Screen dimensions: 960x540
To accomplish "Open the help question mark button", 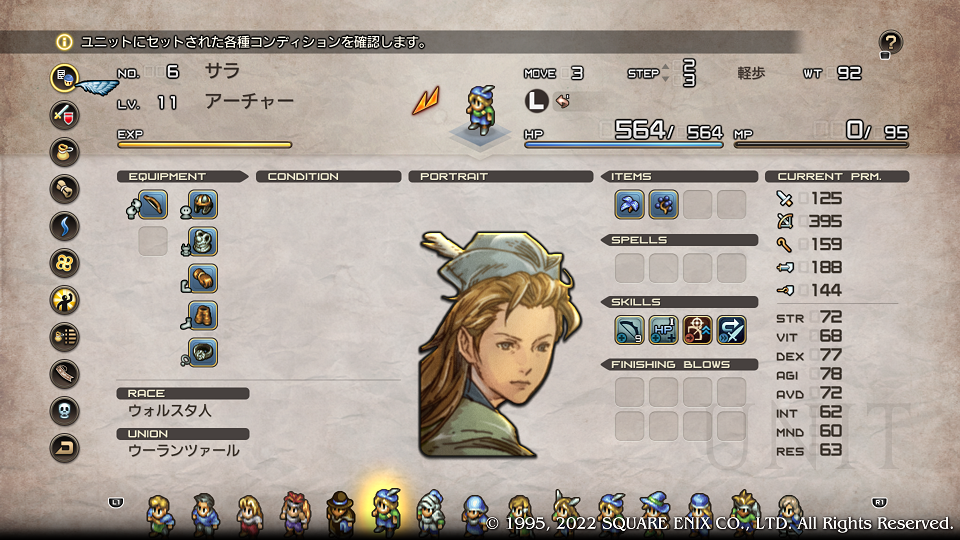I will 890,42.
